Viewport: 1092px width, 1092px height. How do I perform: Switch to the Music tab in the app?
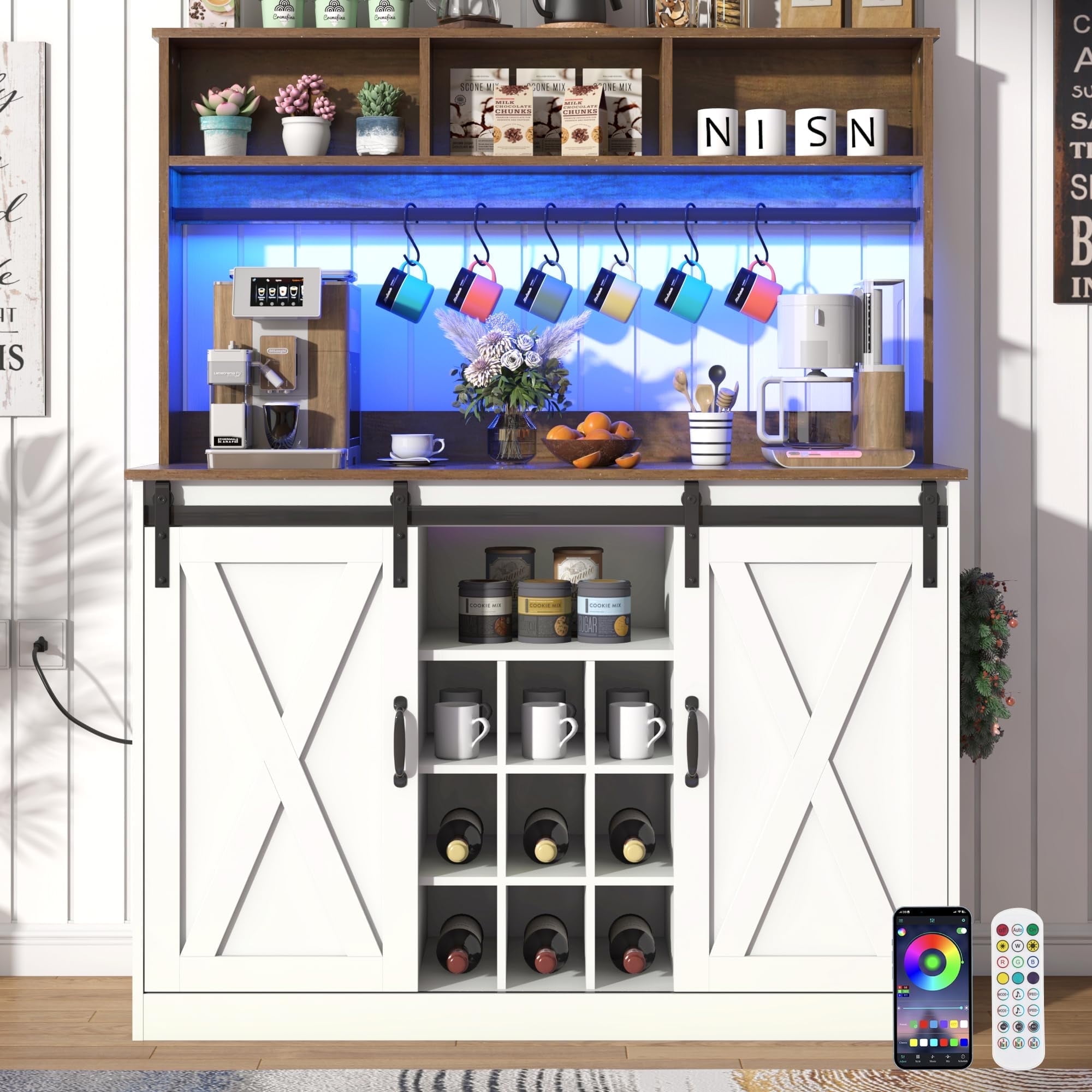pos(933,1059)
